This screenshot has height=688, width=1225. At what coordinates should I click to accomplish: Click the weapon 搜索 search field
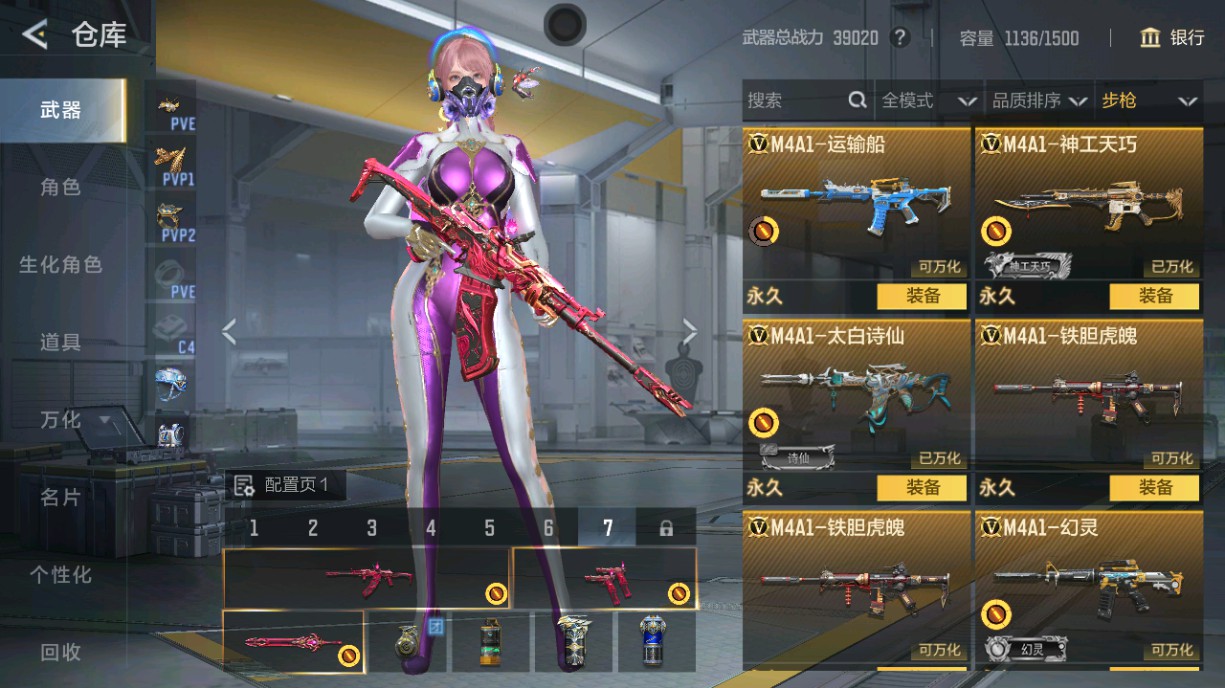point(795,101)
